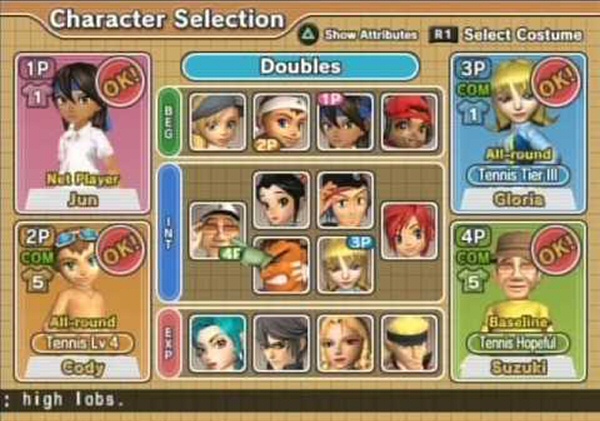600x421 pixels.
Task: Pick the saluting character with goggles
Action: pos(345,199)
